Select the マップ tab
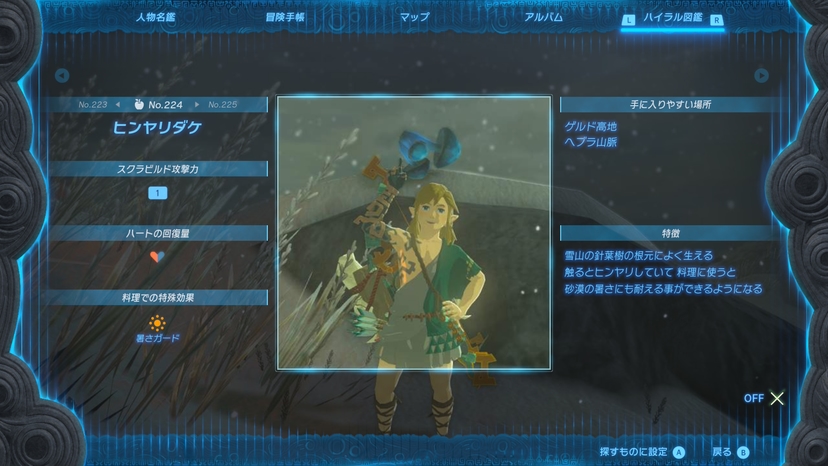Screen dimensions: 828x466 pyautogui.click(x=414, y=17)
